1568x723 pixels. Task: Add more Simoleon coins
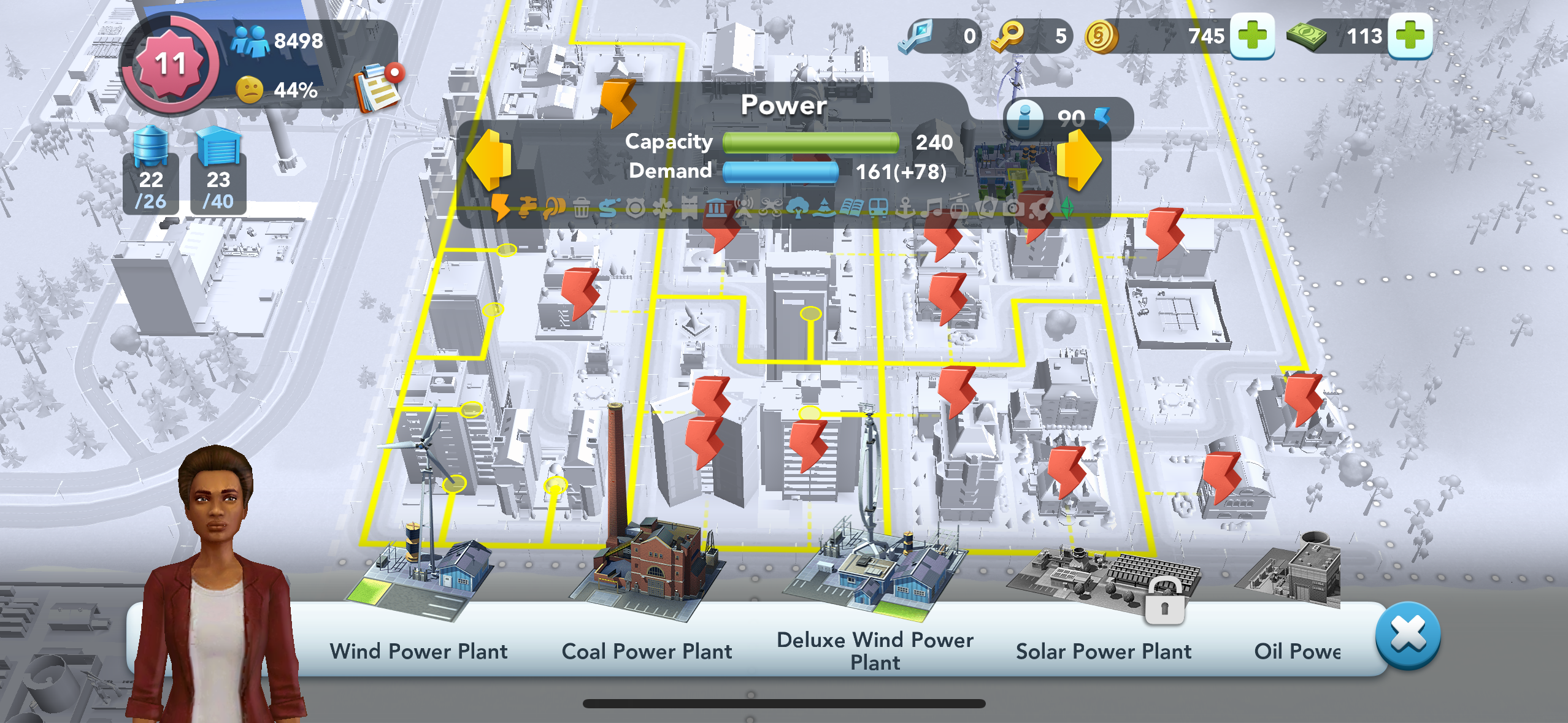(x=1252, y=36)
